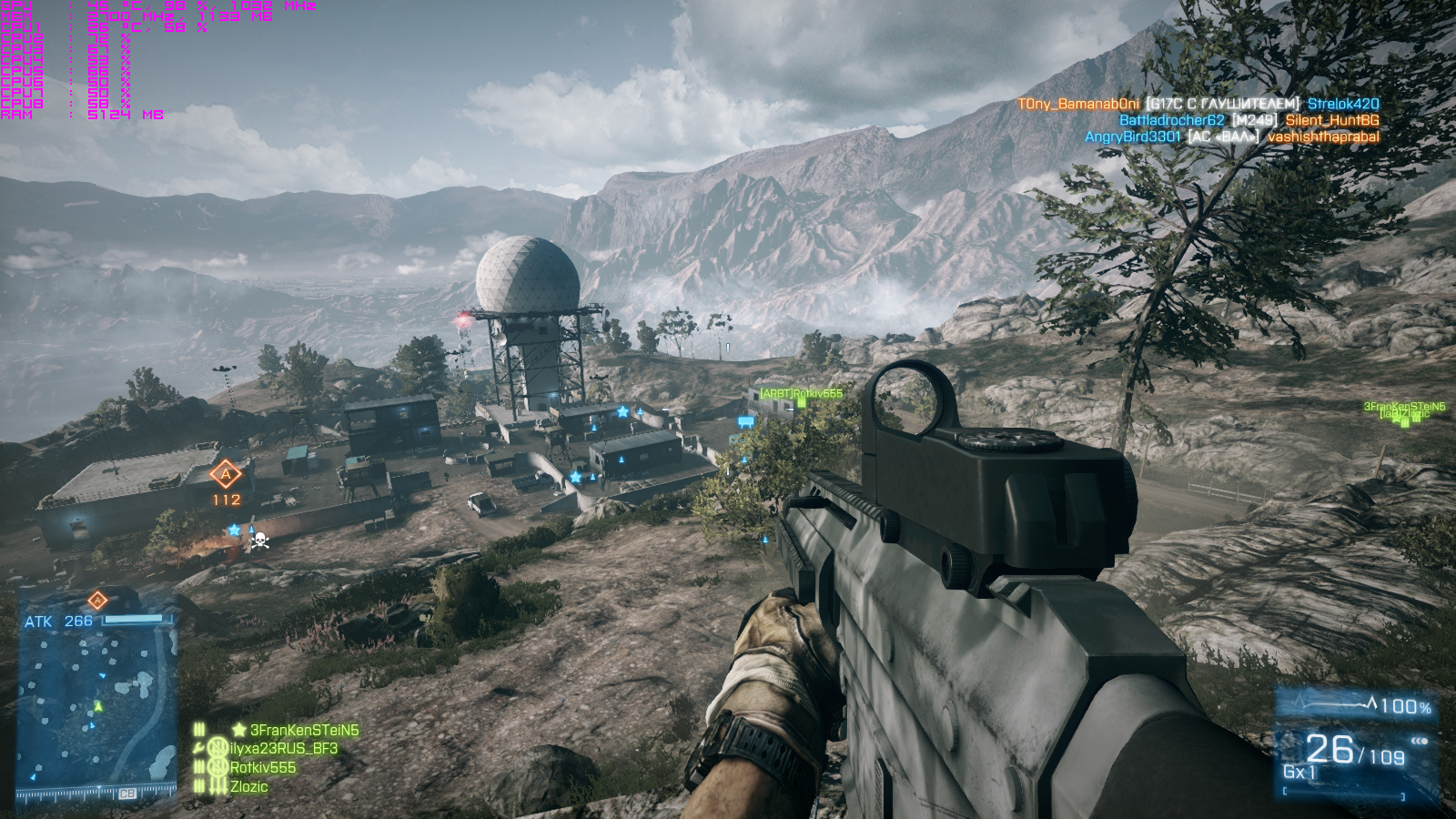Click the objective A icon above the minimap
1456x819 pixels.
pyautogui.click(x=97, y=600)
